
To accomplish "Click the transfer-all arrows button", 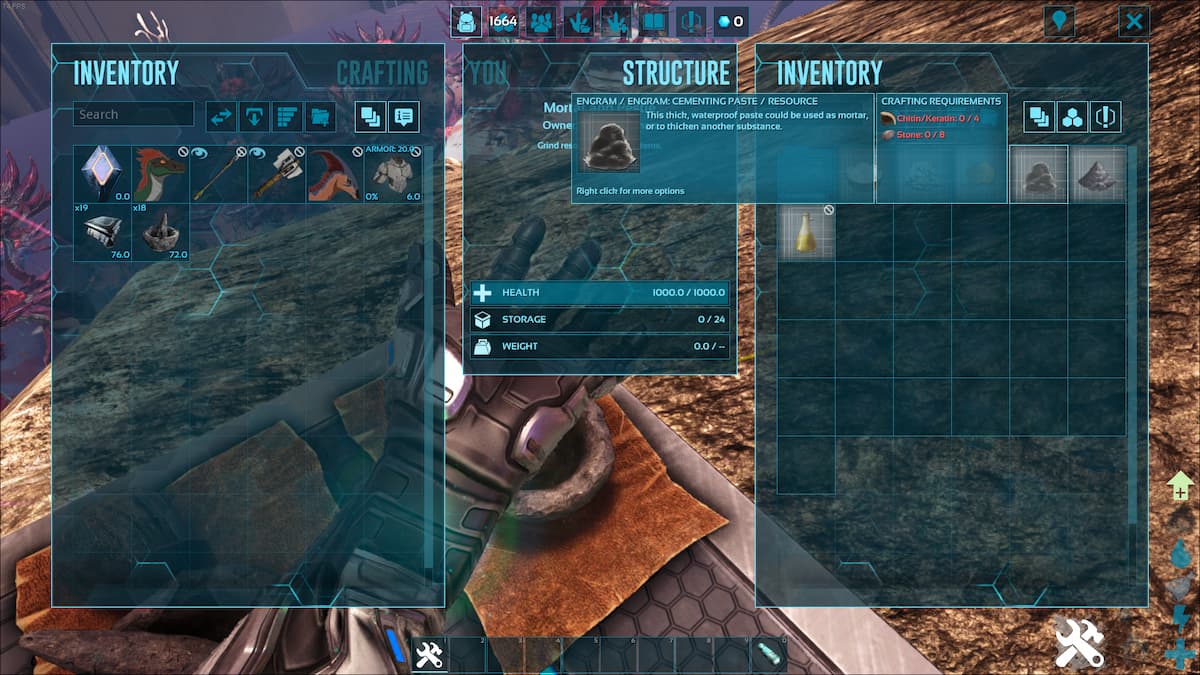I will 221,117.
